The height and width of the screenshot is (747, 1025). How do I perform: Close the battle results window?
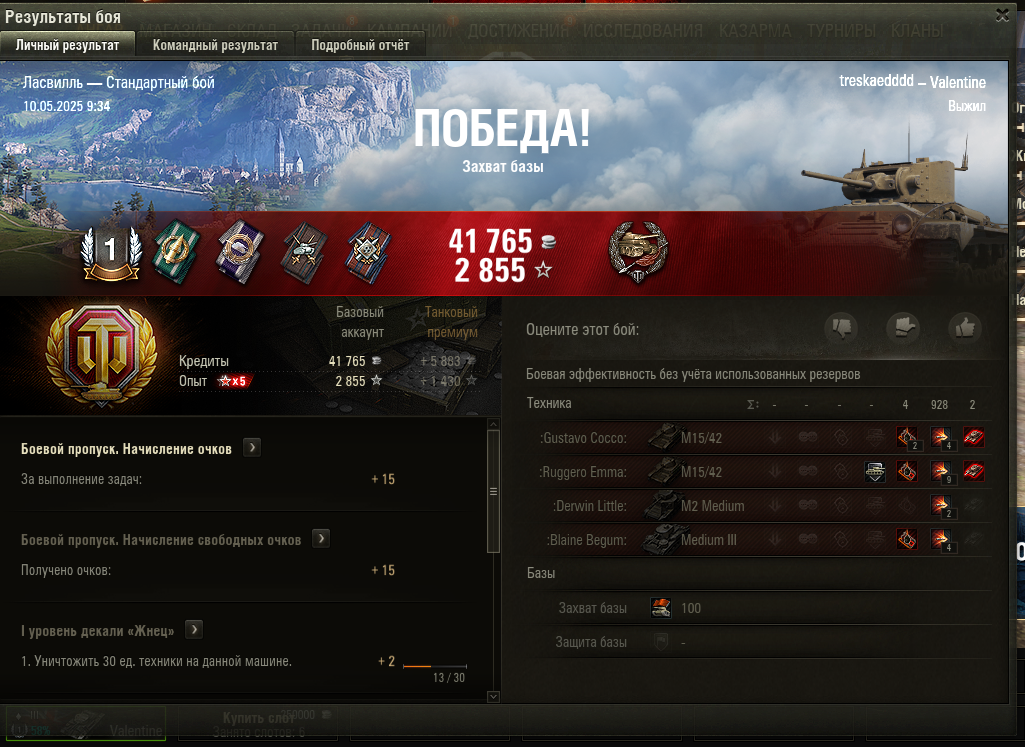pyautogui.click(x=1002, y=14)
